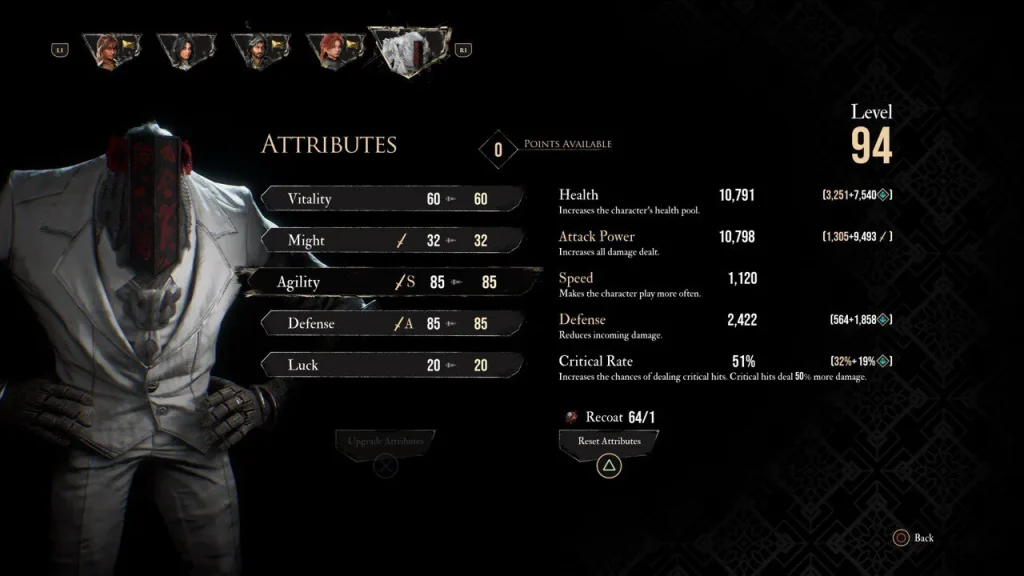Click the greyed-out Upgrade Attributes button
The width and height of the screenshot is (1024, 576).
(x=385, y=441)
